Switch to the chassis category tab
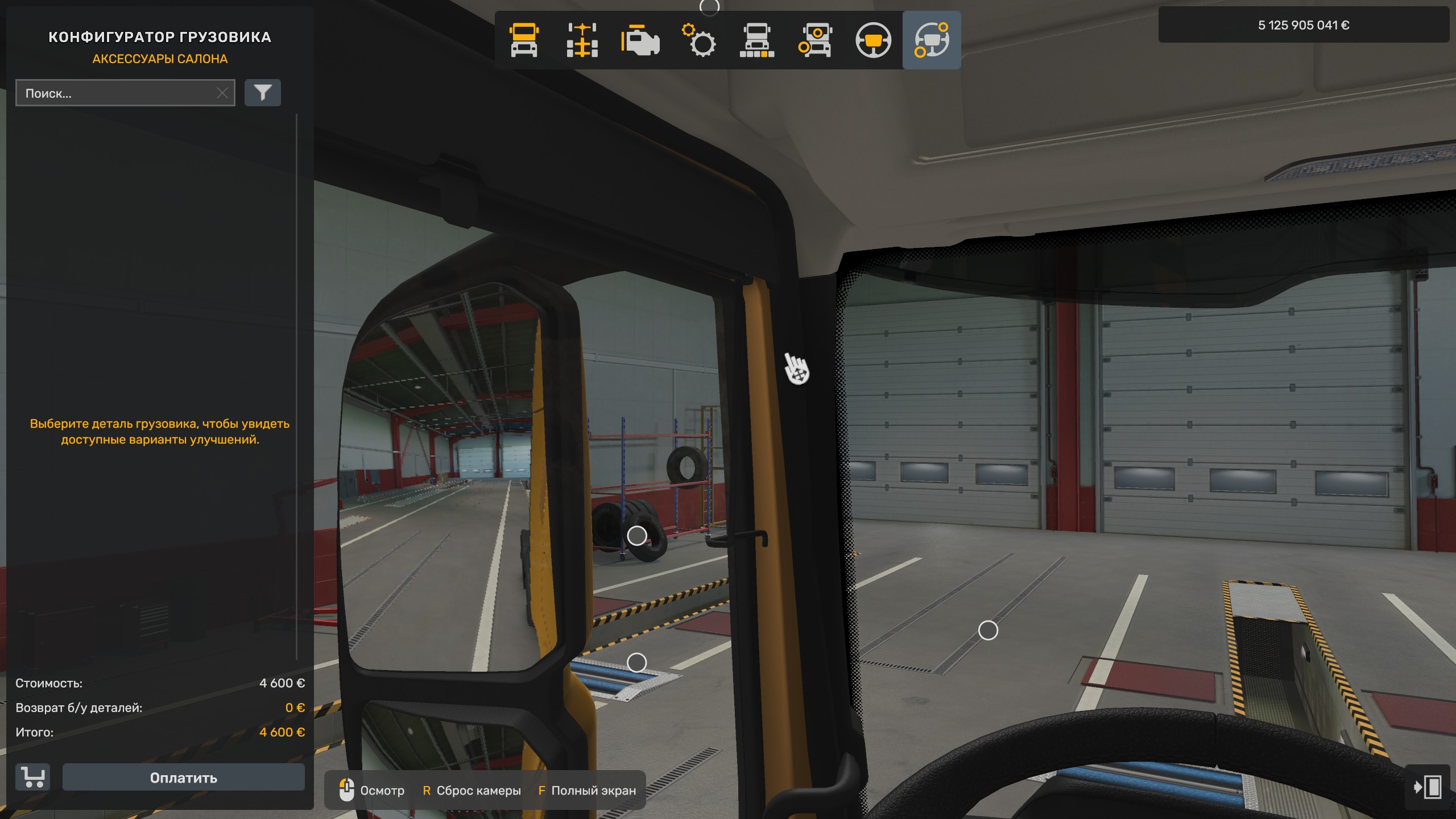Screen dimensions: 1456x819 click(x=582, y=40)
